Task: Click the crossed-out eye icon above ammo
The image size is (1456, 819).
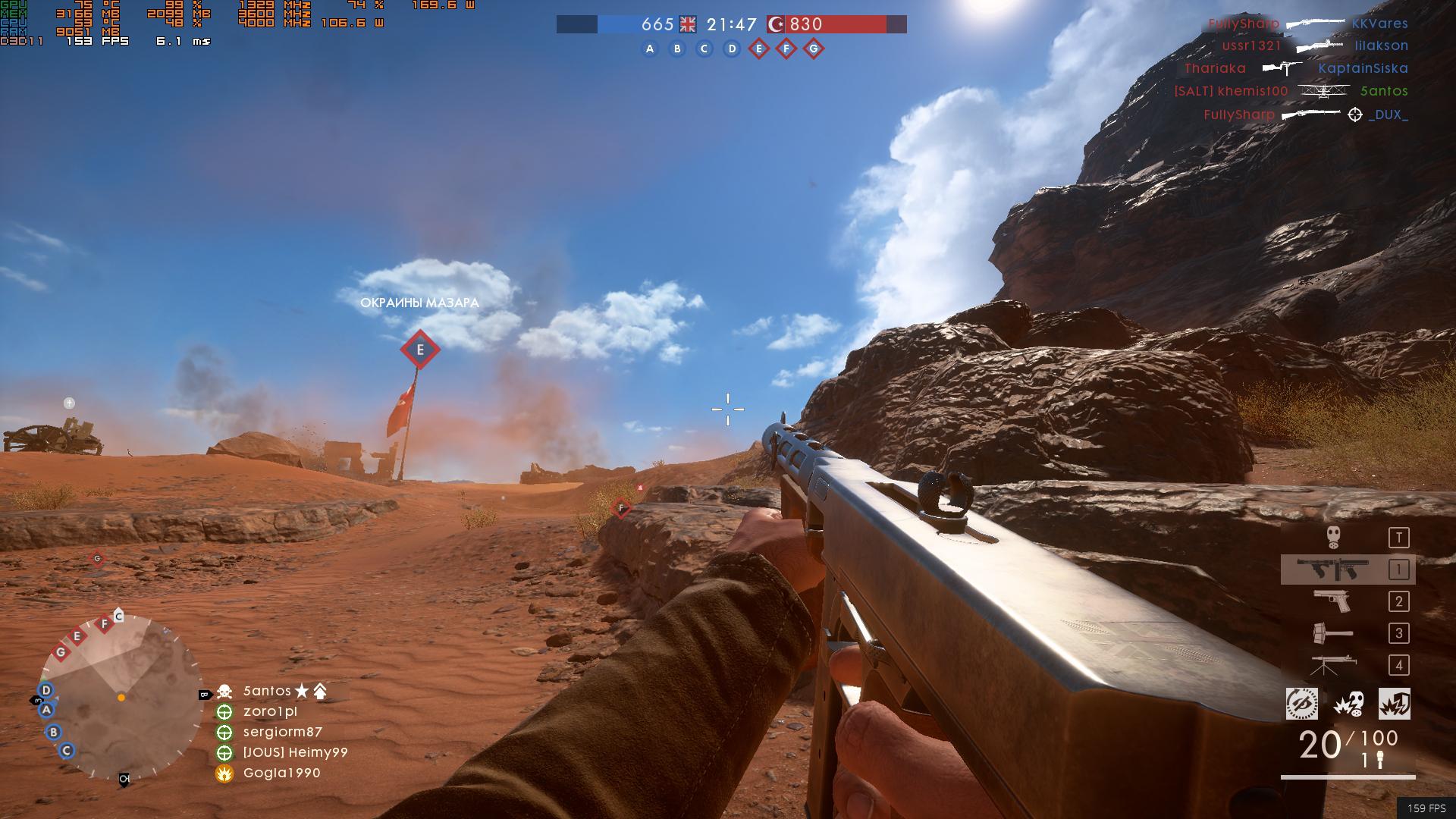Action: click(x=1302, y=704)
